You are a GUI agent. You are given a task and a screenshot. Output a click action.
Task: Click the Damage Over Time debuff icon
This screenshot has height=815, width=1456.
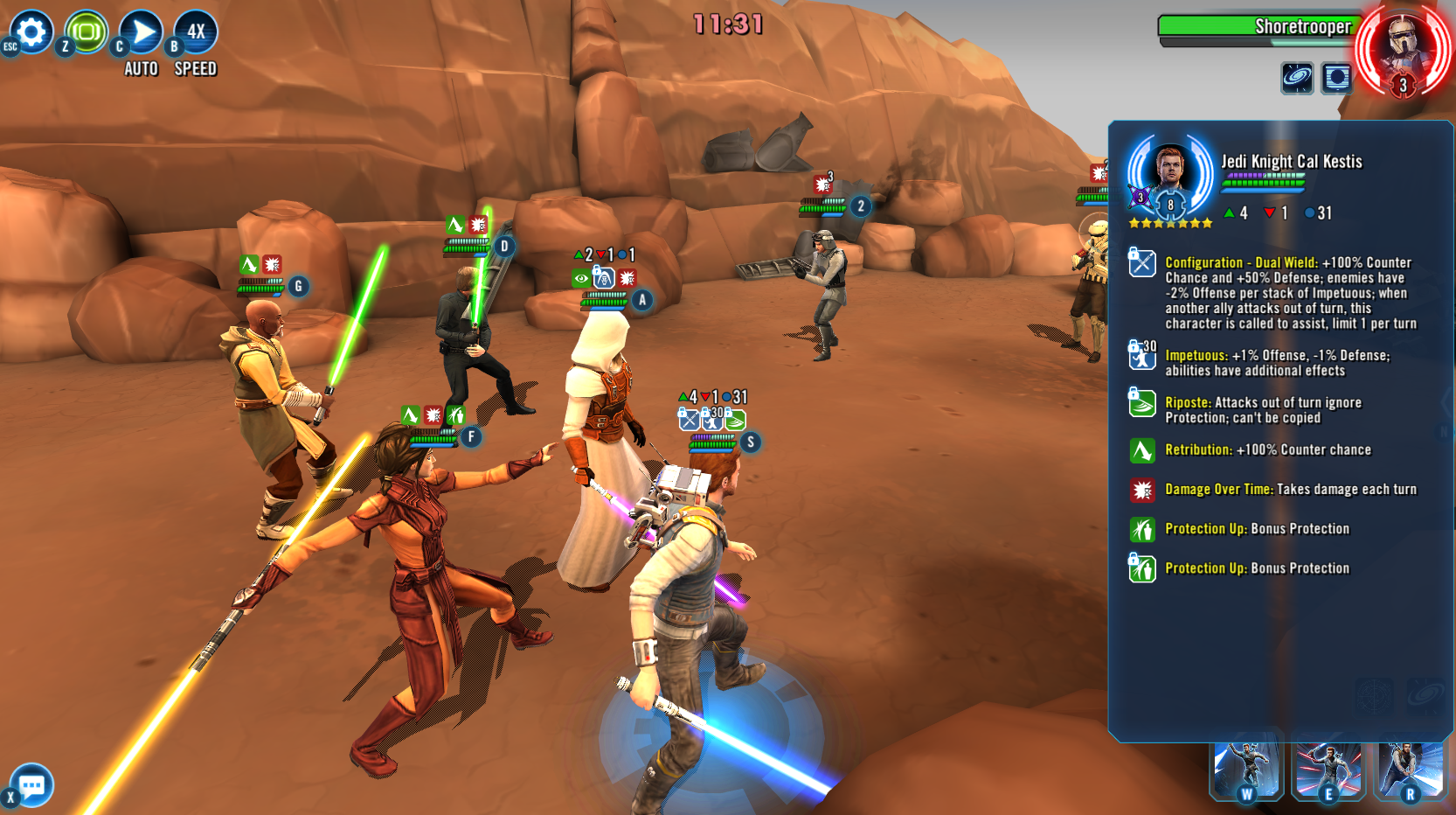tap(1141, 490)
